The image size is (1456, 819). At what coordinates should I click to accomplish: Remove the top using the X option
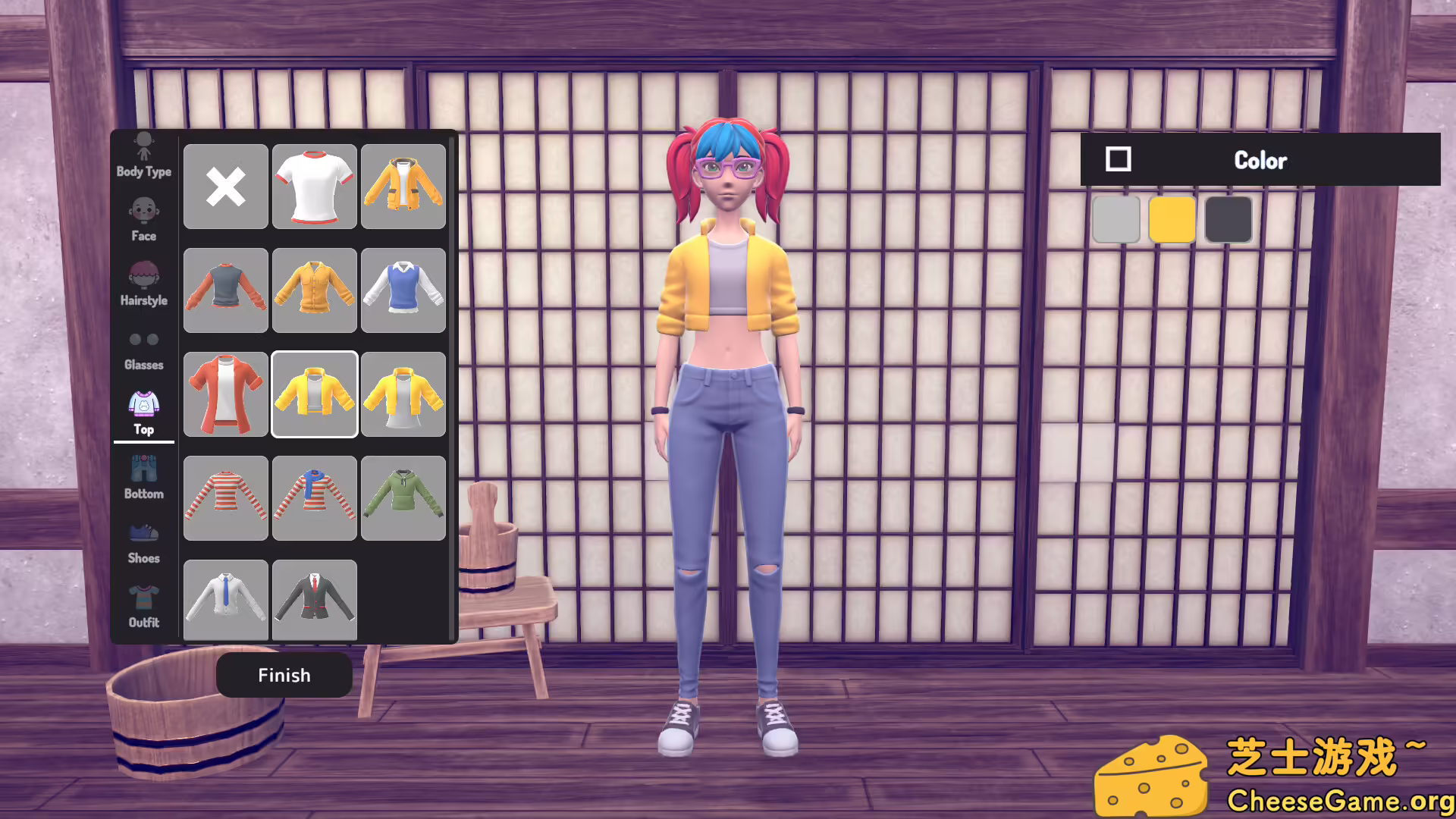[x=225, y=187]
